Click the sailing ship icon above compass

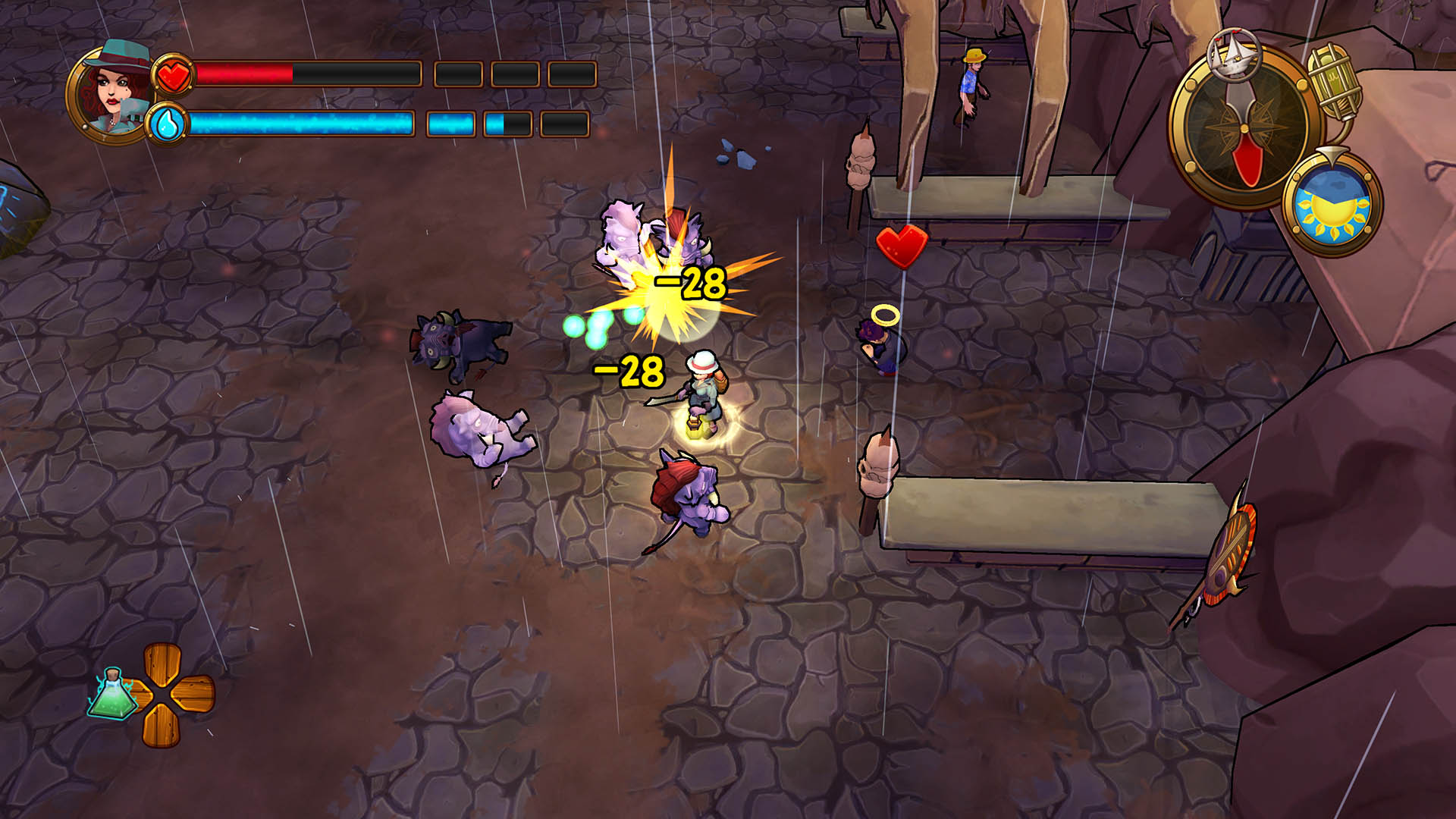1234,52
